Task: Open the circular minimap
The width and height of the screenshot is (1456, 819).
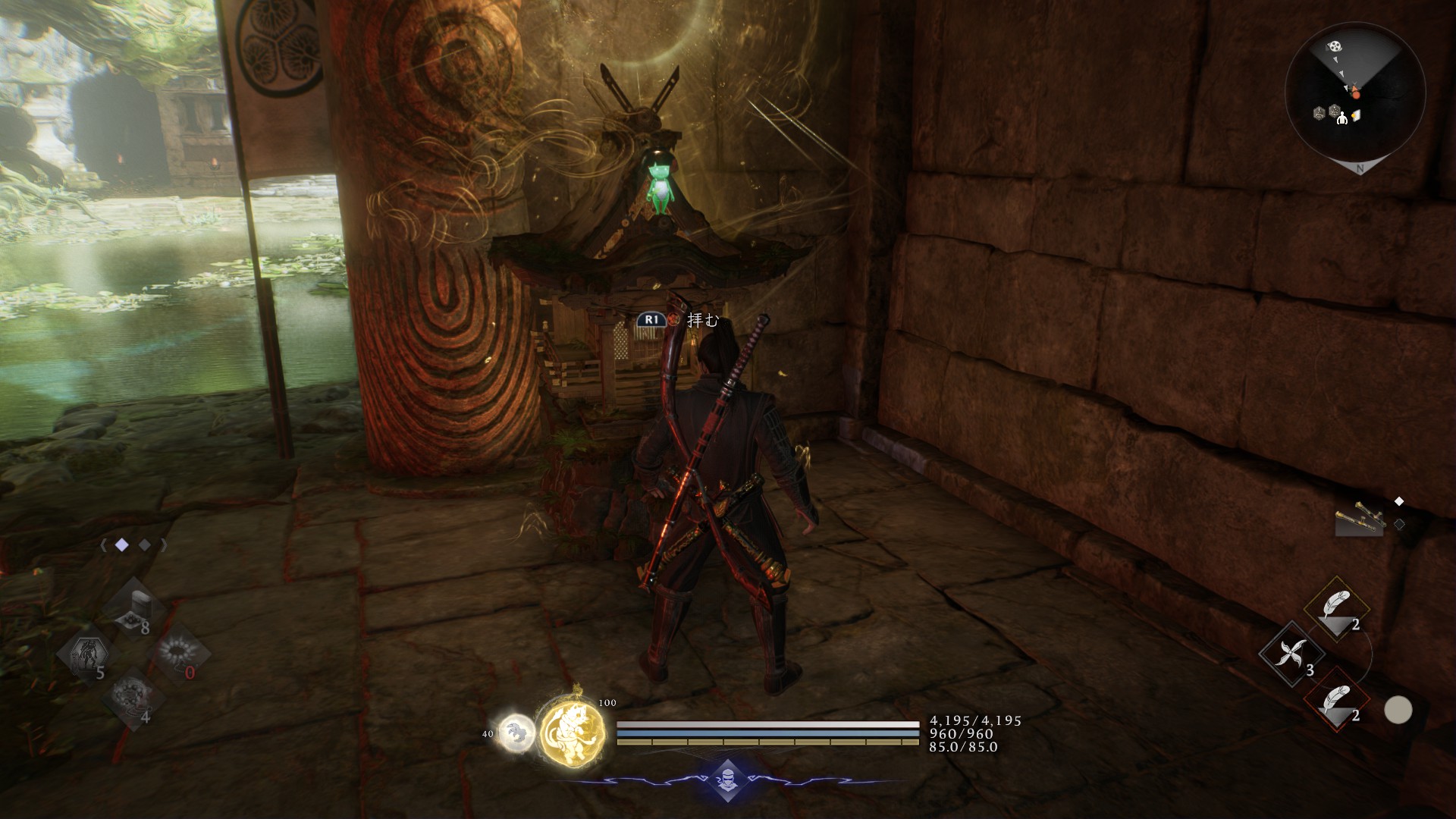Action: (1354, 93)
